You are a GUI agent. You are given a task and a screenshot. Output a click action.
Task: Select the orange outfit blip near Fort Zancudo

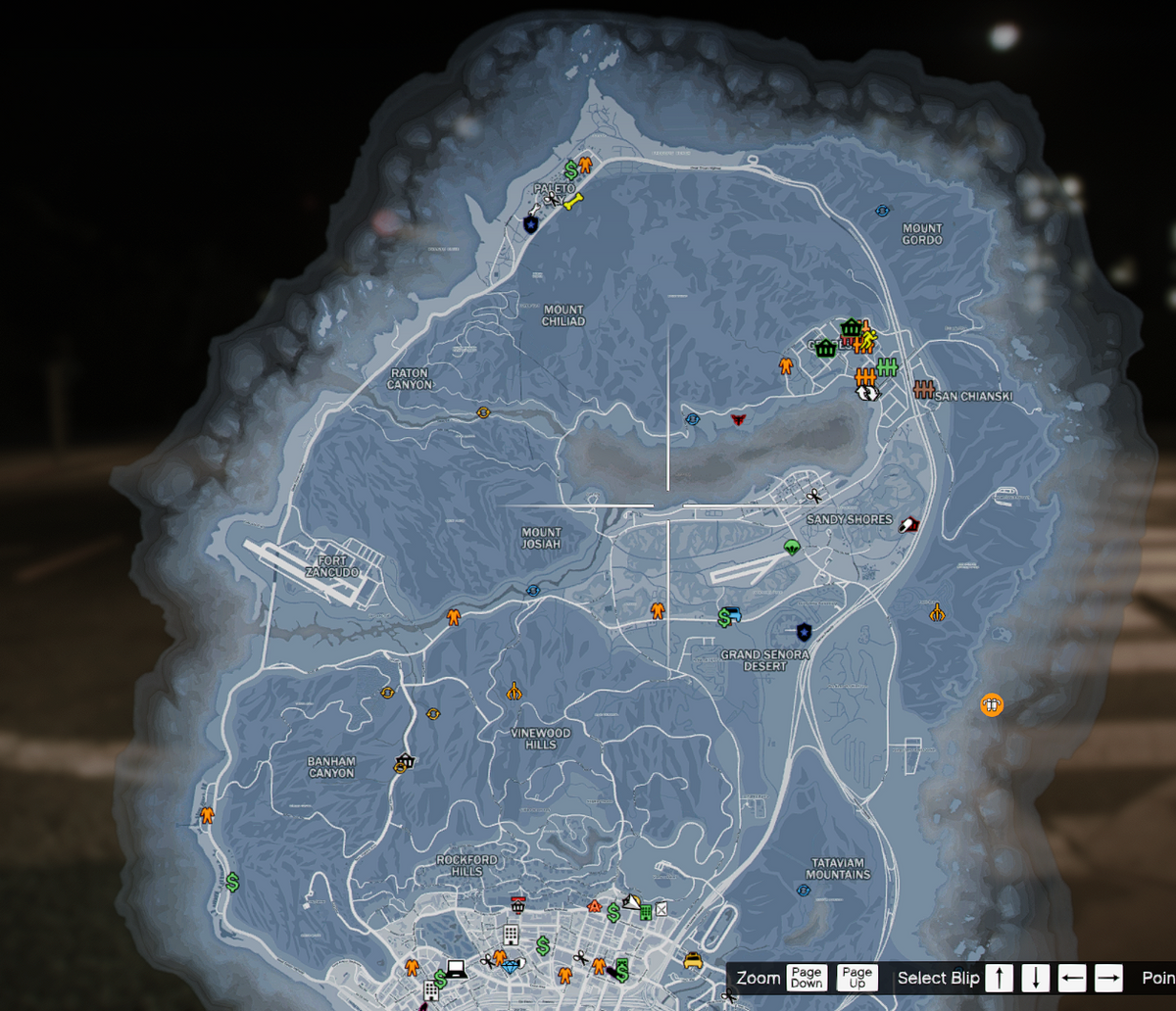pyautogui.click(x=454, y=616)
